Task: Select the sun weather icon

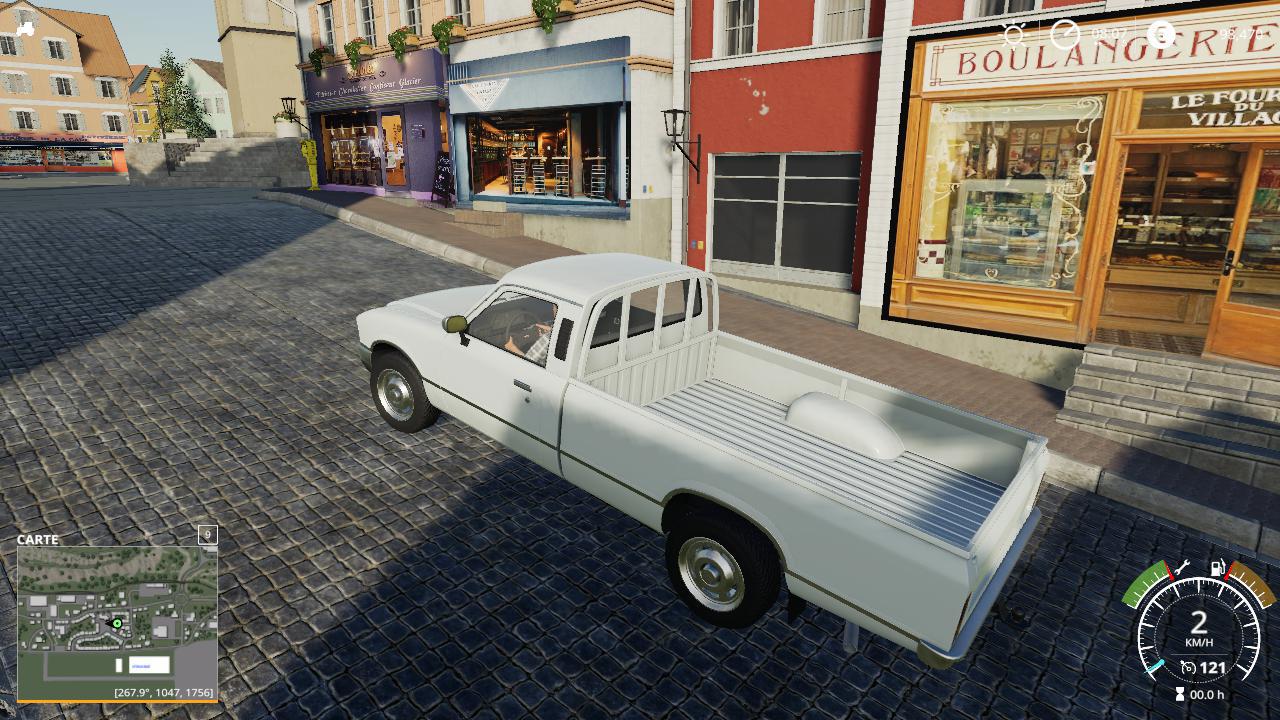Action: point(1014,34)
